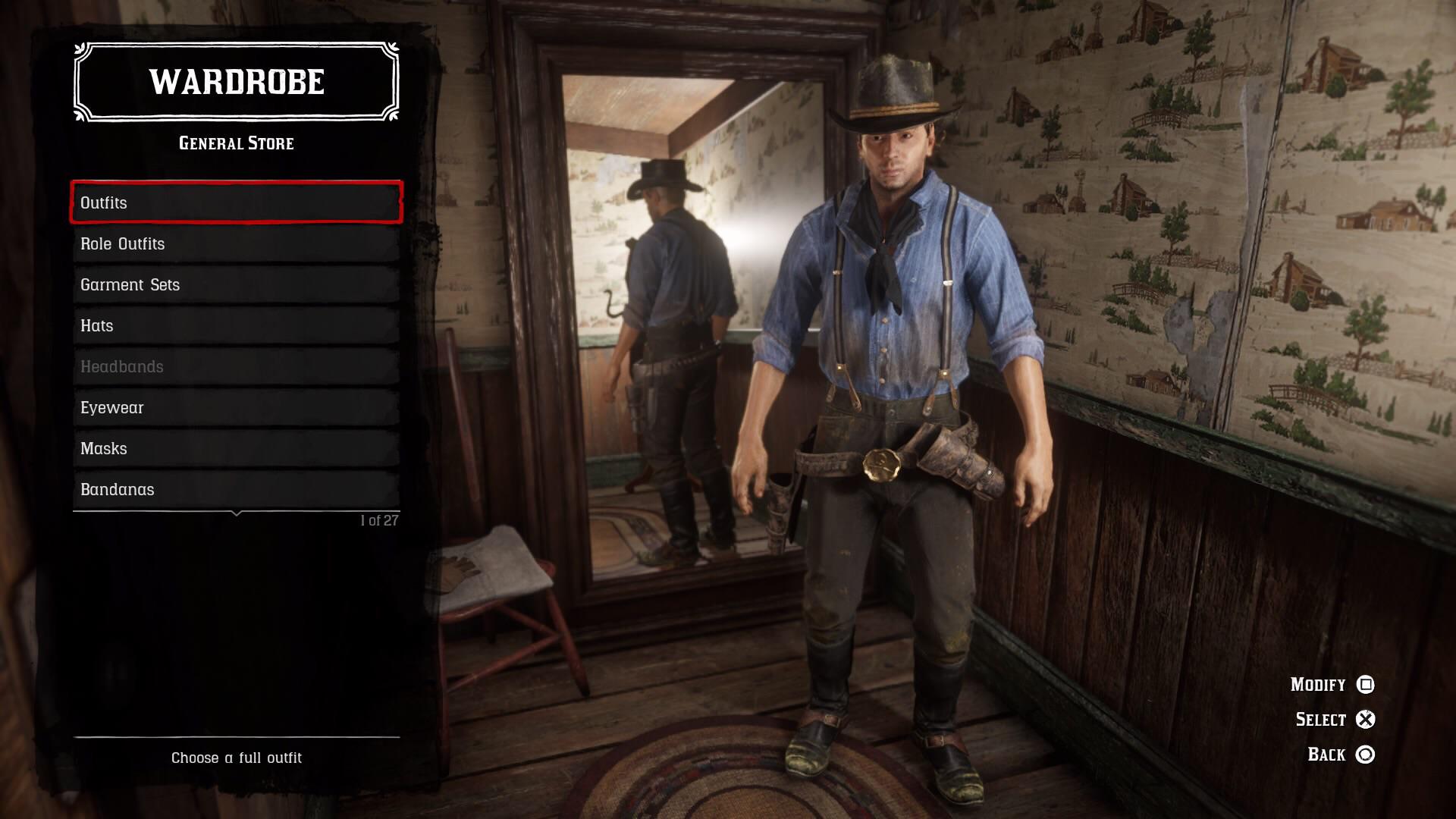Click the square Modify button icon
The image size is (1456, 819).
coord(1367,684)
